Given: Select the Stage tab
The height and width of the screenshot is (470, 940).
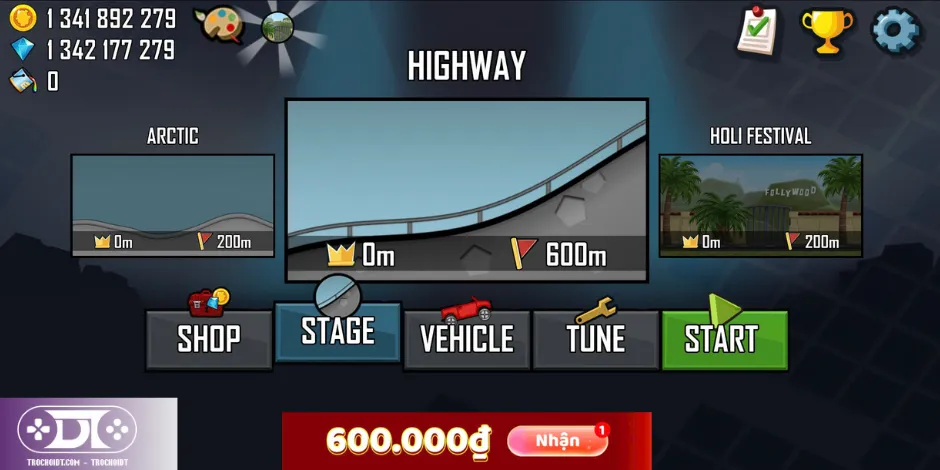Looking at the screenshot, I should (338, 331).
